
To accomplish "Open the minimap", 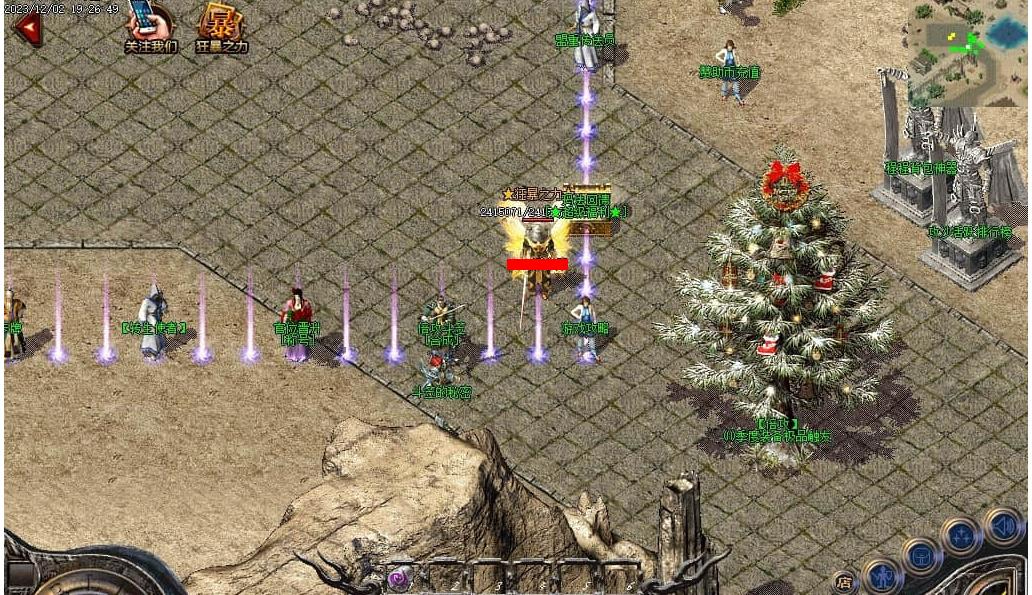I will 967,52.
